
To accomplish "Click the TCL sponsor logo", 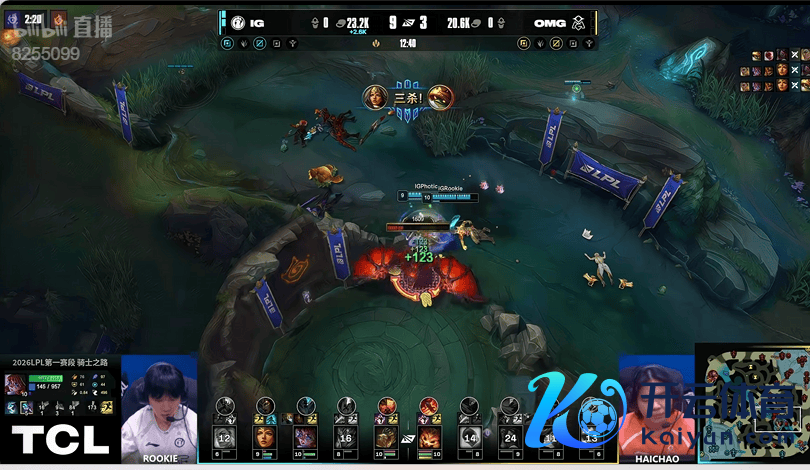I will (x=60, y=439).
